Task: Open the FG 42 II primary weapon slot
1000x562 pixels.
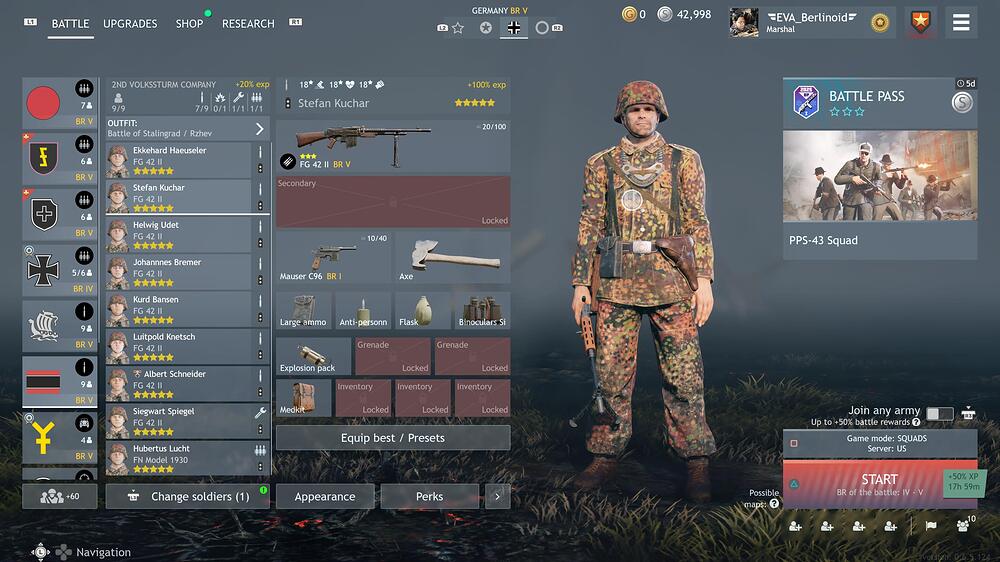Action: pos(392,145)
